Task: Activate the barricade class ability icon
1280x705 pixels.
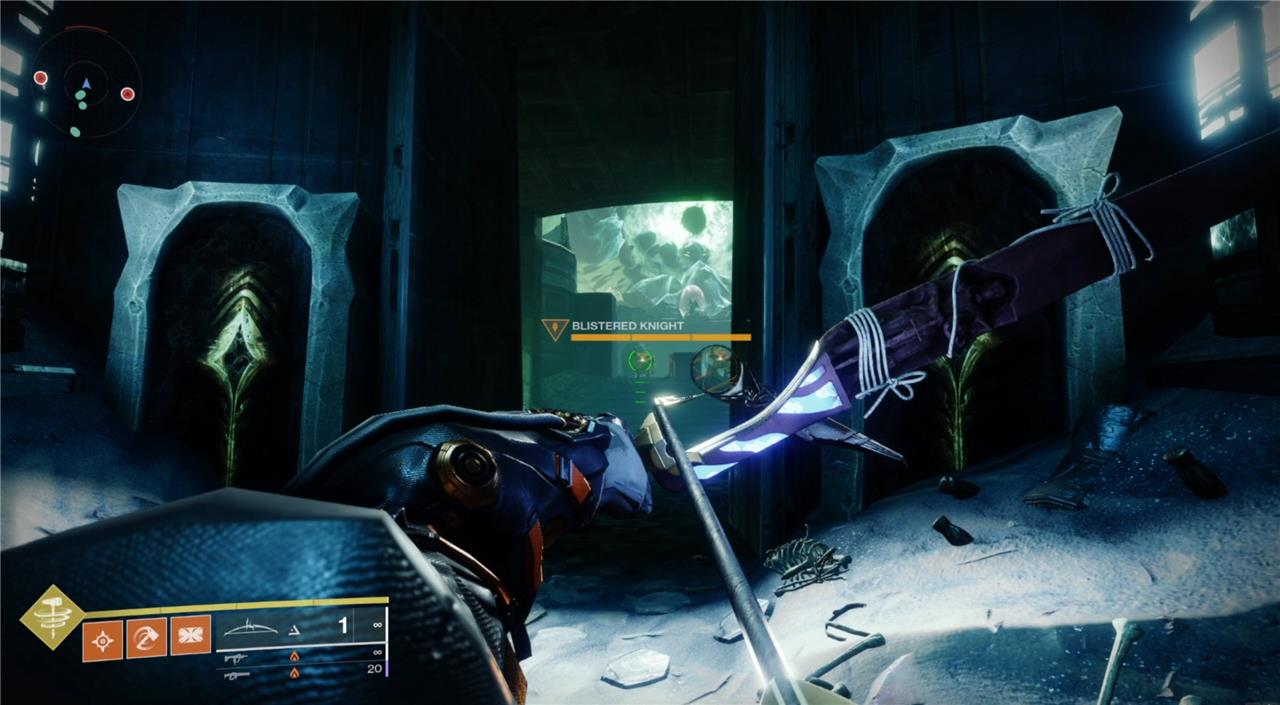Action: pyautogui.click(x=190, y=637)
